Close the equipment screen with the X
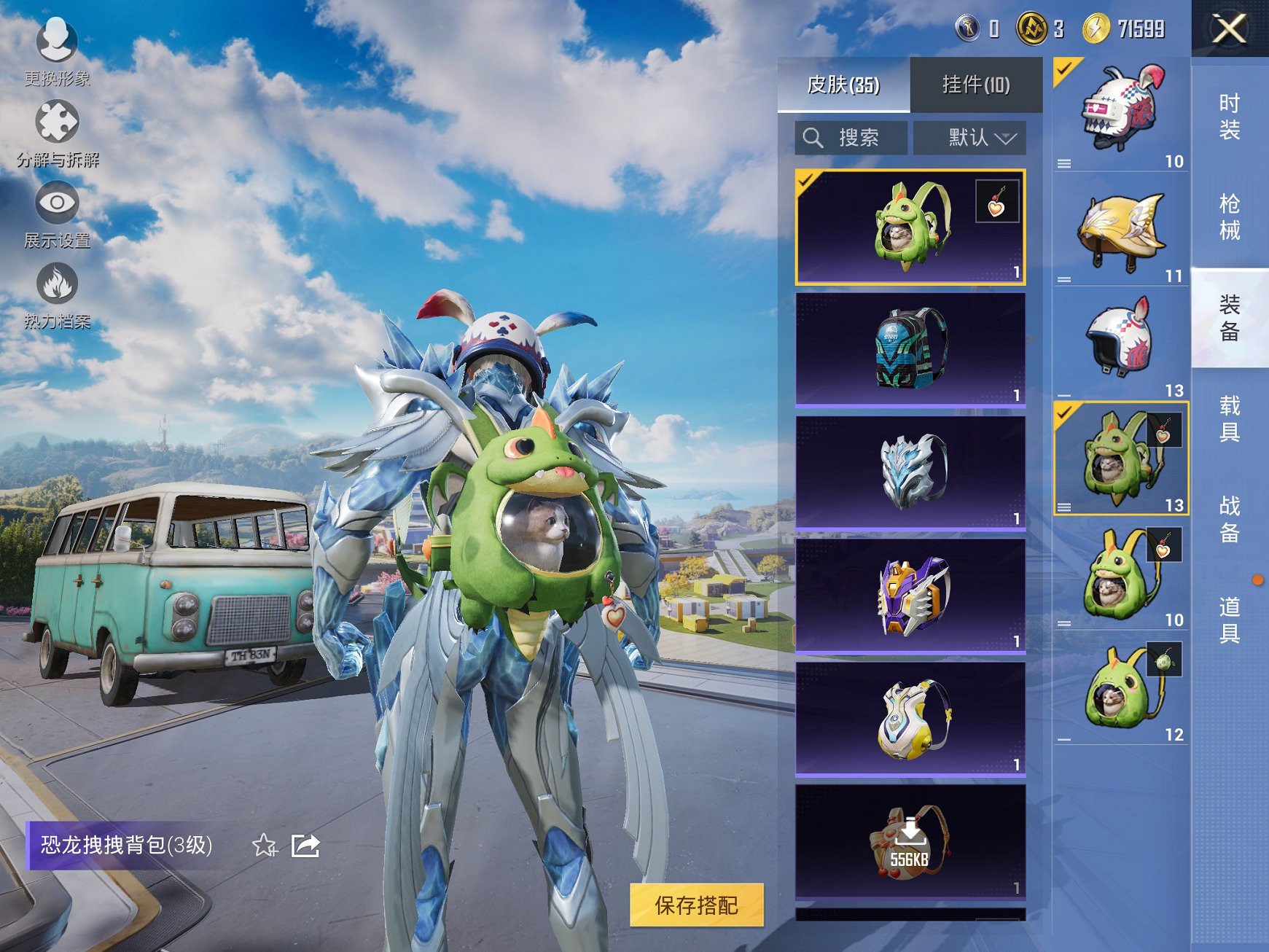Viewport: 1269px width, 952px height. point(1229,29)
